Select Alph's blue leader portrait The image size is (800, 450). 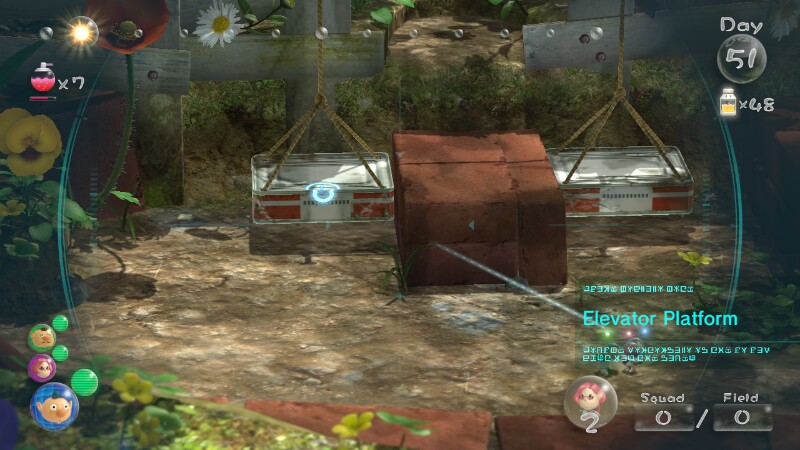[x=54, y=406]
